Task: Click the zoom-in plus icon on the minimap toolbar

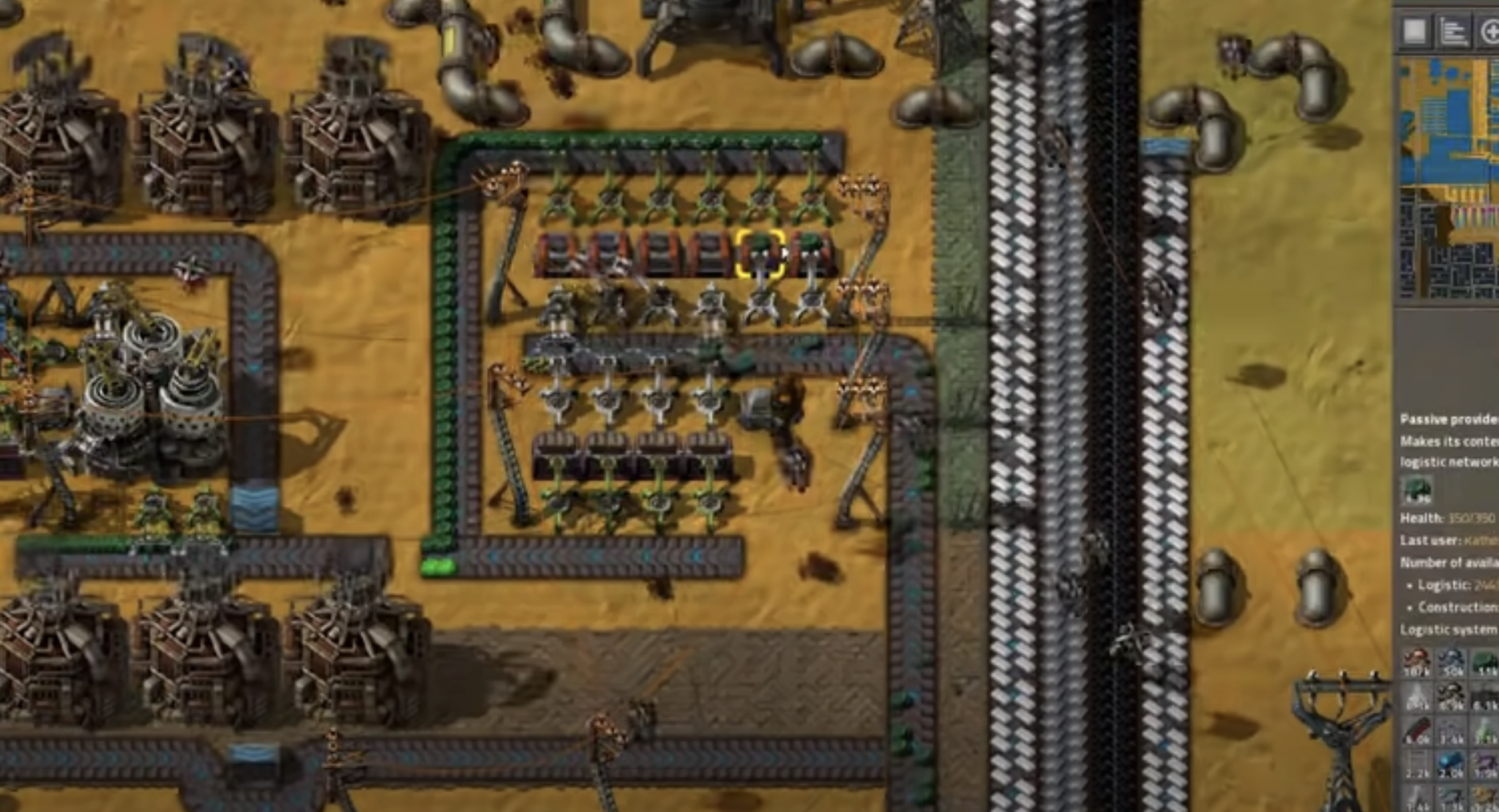Action: pos(1491,31)
